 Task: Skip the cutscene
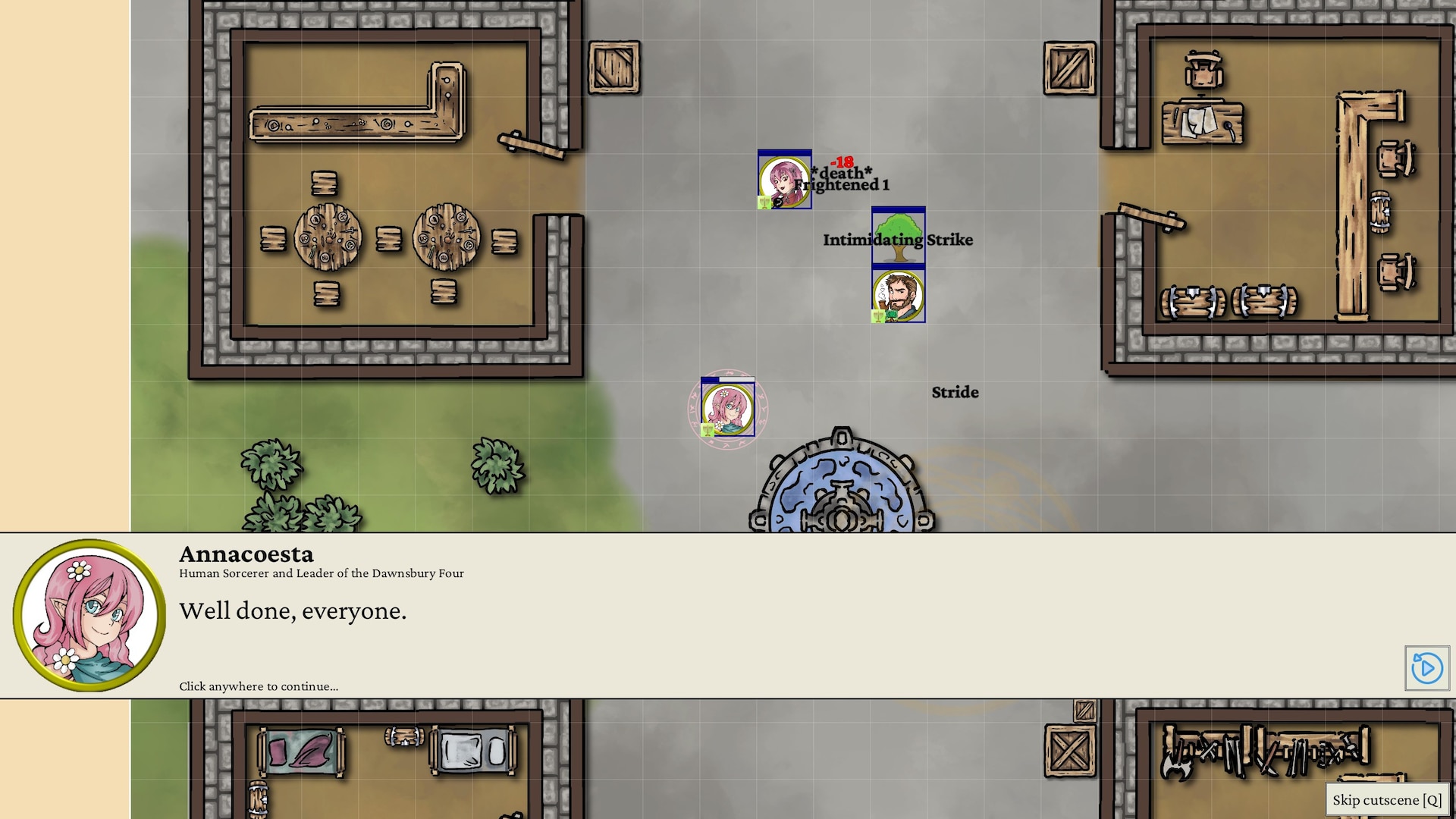point(1387,800)
